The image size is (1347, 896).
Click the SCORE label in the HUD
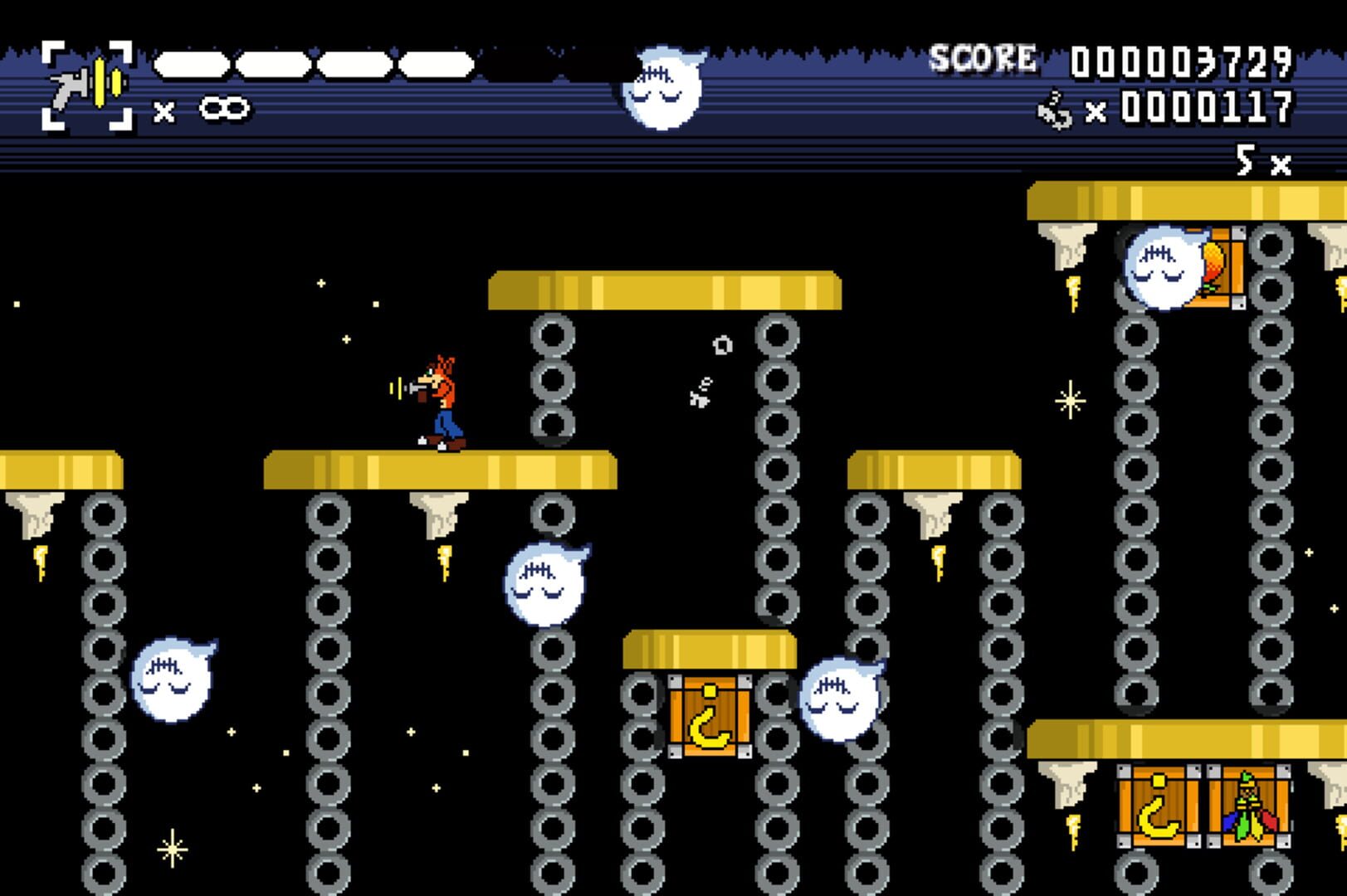pyautogui.click(x=982, y=55)
